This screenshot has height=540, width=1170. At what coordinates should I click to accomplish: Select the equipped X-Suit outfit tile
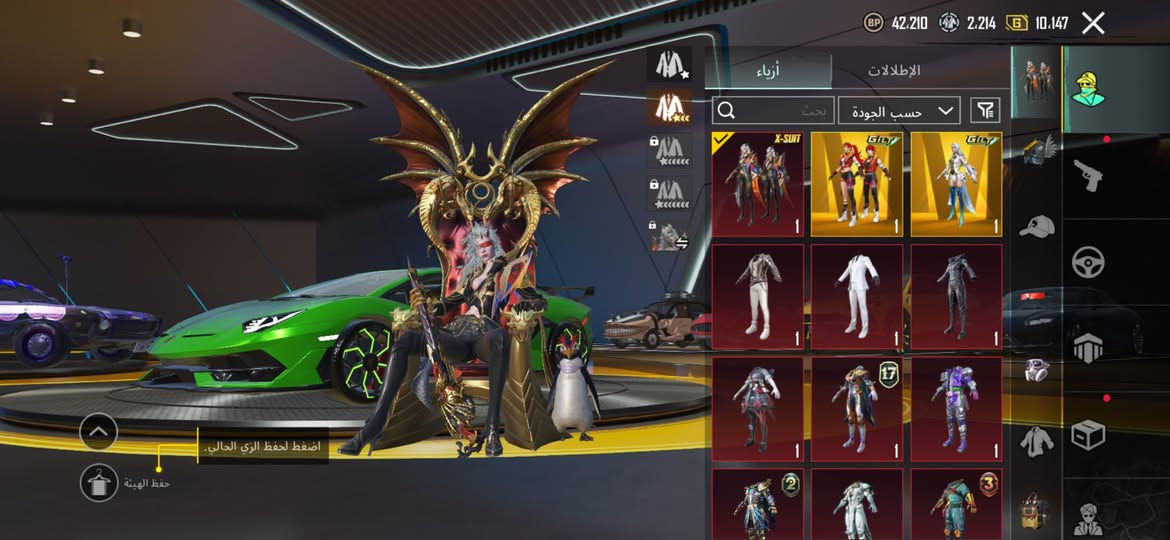(757, 184)
